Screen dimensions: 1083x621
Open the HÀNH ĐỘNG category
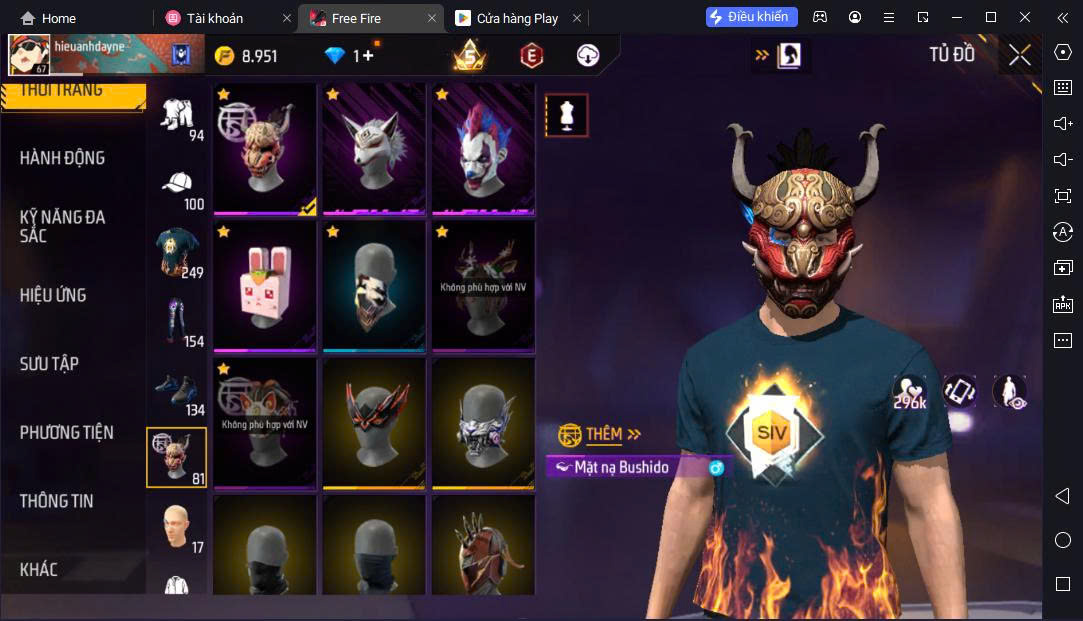pyautogui.click(x=62, y=158)
